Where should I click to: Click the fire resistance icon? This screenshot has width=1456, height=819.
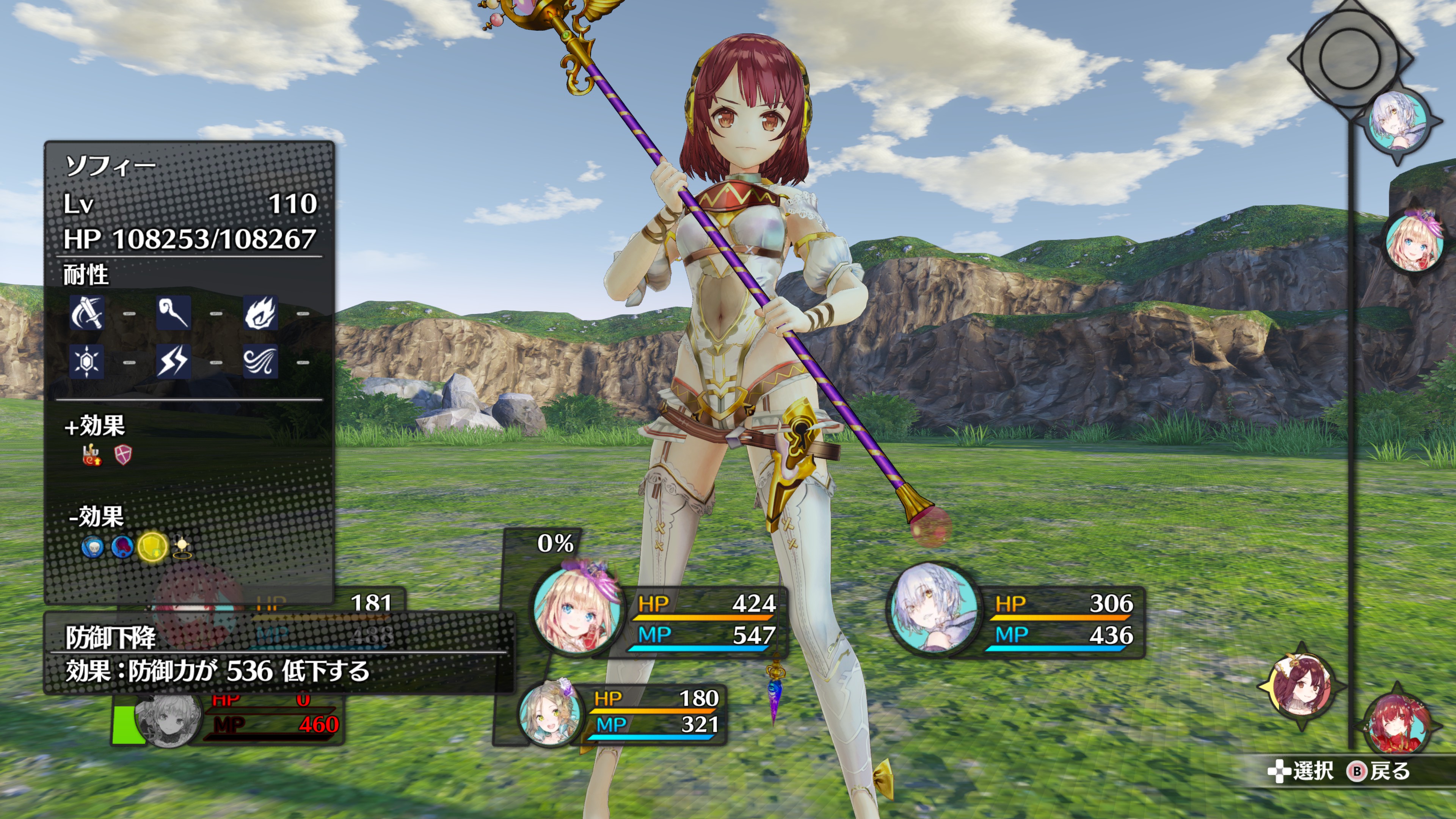(x=260, y=312)
